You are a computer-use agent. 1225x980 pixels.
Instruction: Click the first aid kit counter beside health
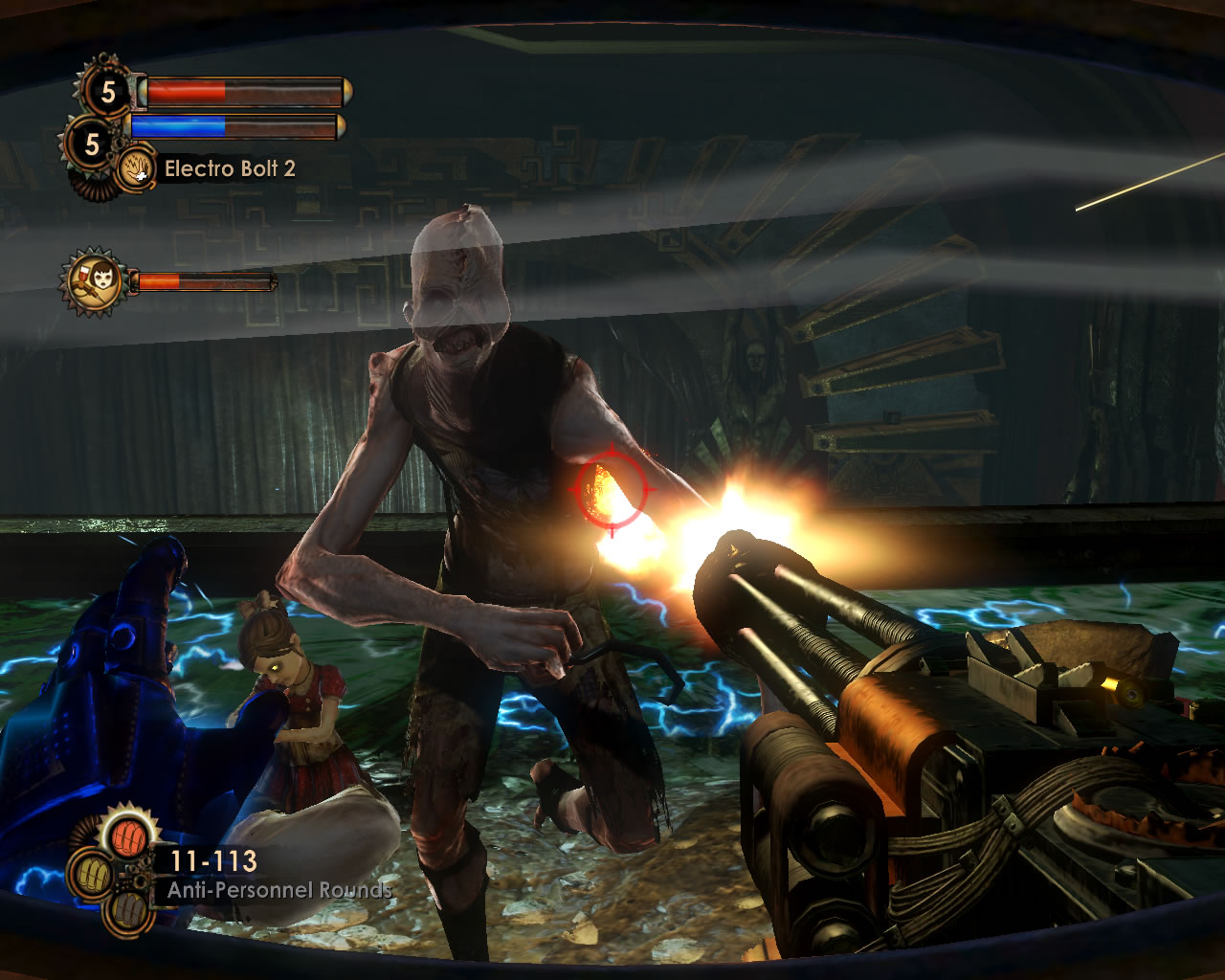107,92
